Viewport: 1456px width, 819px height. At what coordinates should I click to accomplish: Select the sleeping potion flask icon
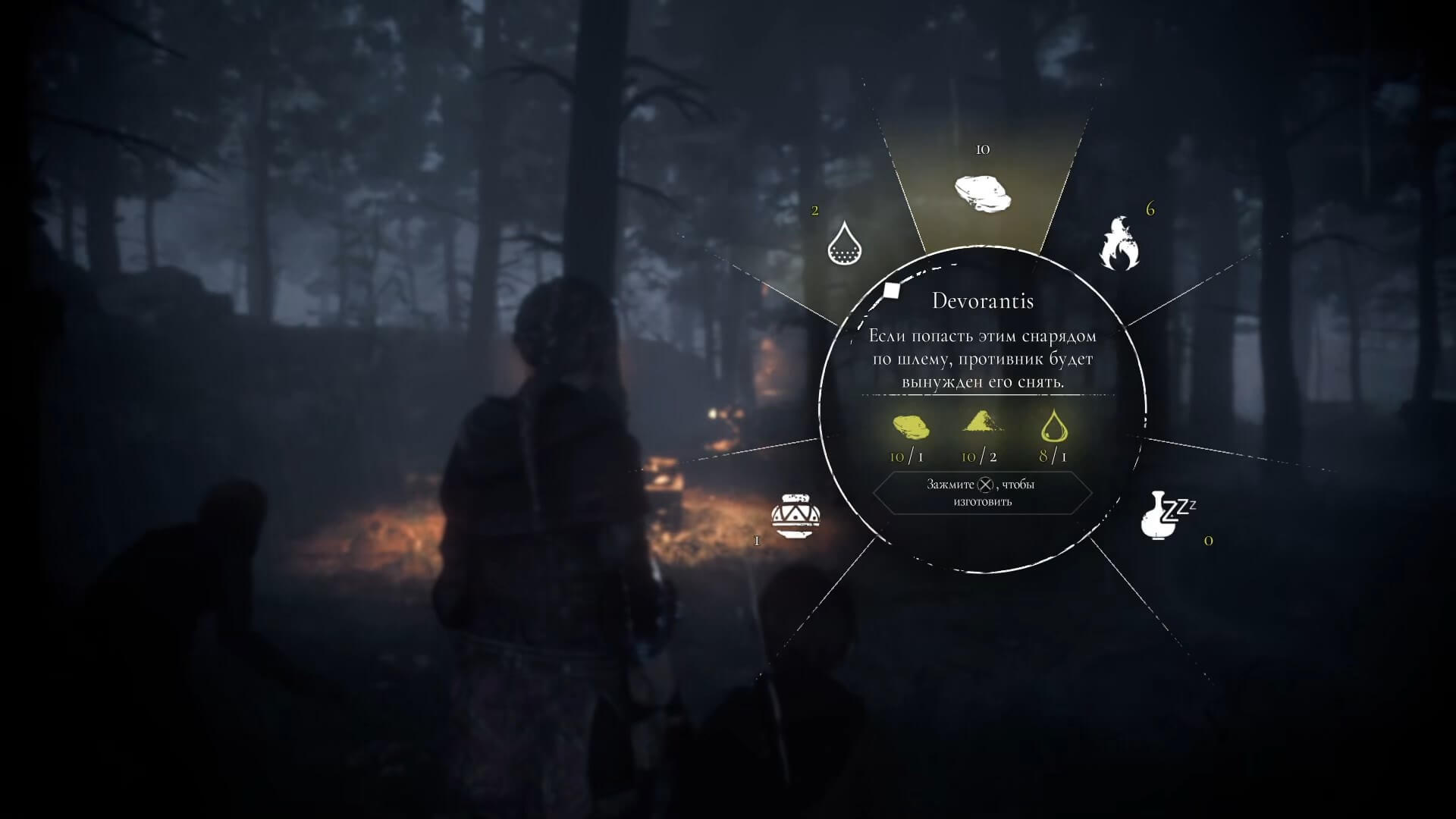1166,516
